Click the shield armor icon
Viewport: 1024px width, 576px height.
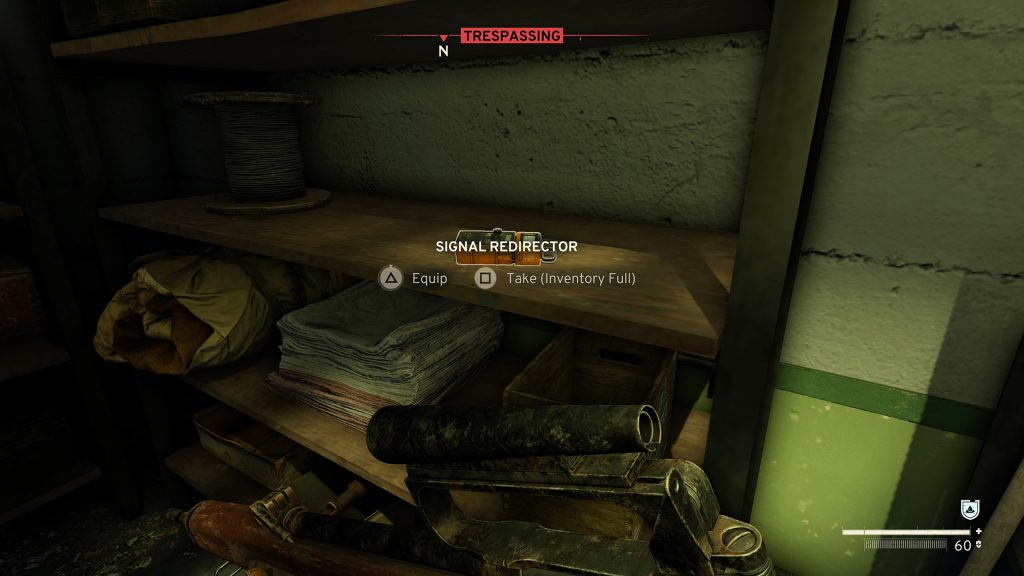click(968, 508)
